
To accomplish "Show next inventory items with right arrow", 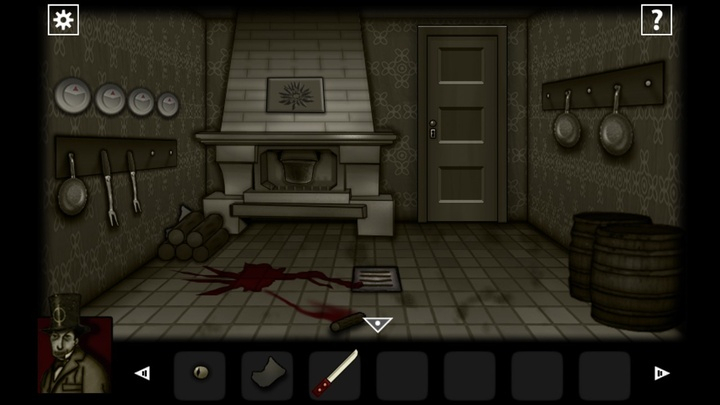I will [x=661, y=374].
